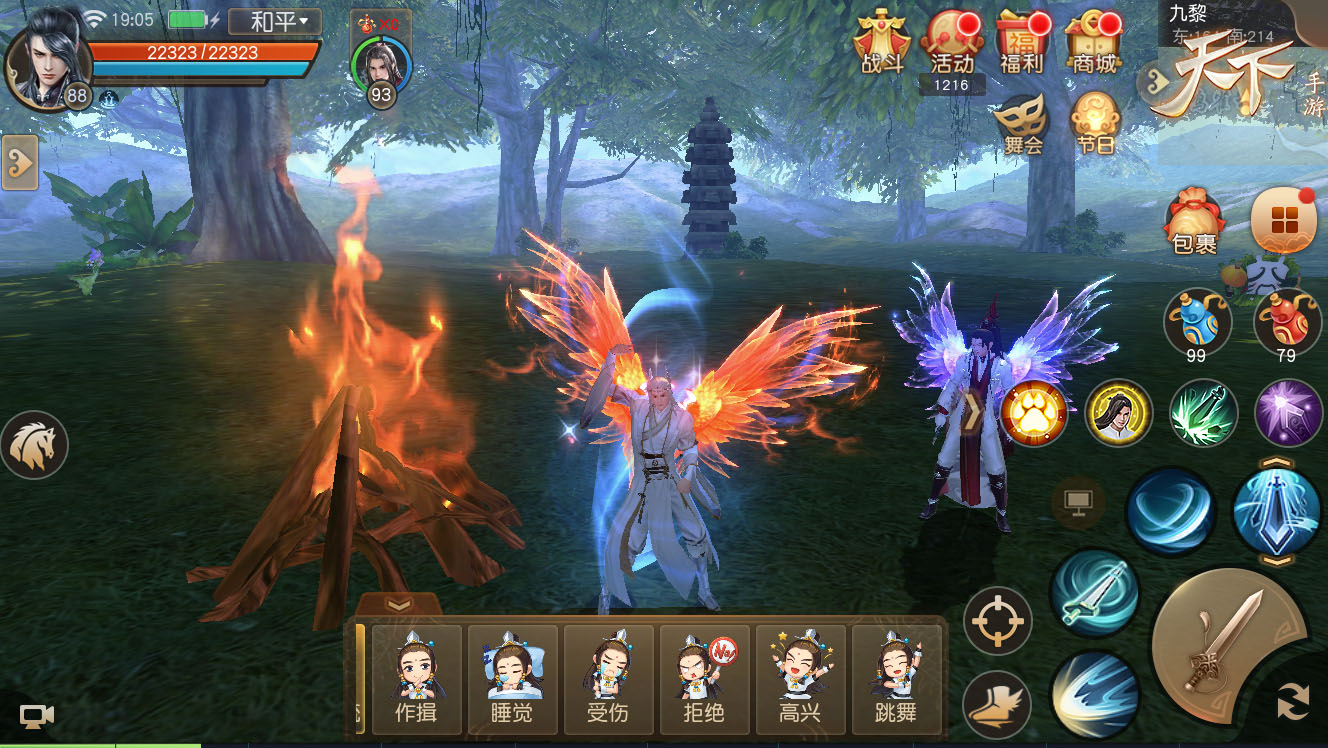Tap the large sword basic attack button
The height and width of the screenshot is (748, 1328).
[x=1225, y=642]
